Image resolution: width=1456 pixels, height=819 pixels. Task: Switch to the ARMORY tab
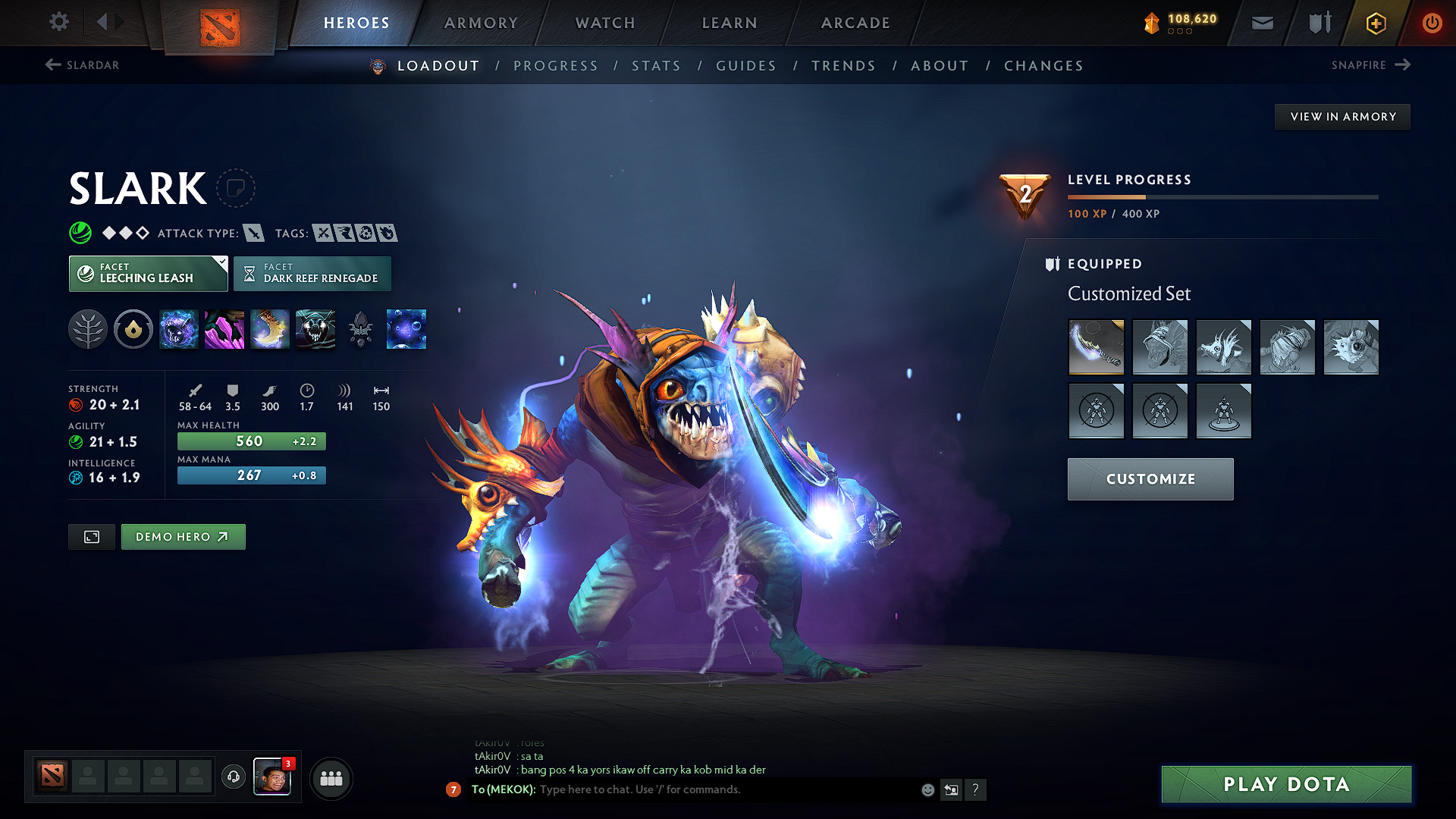[x=481, y=23]
